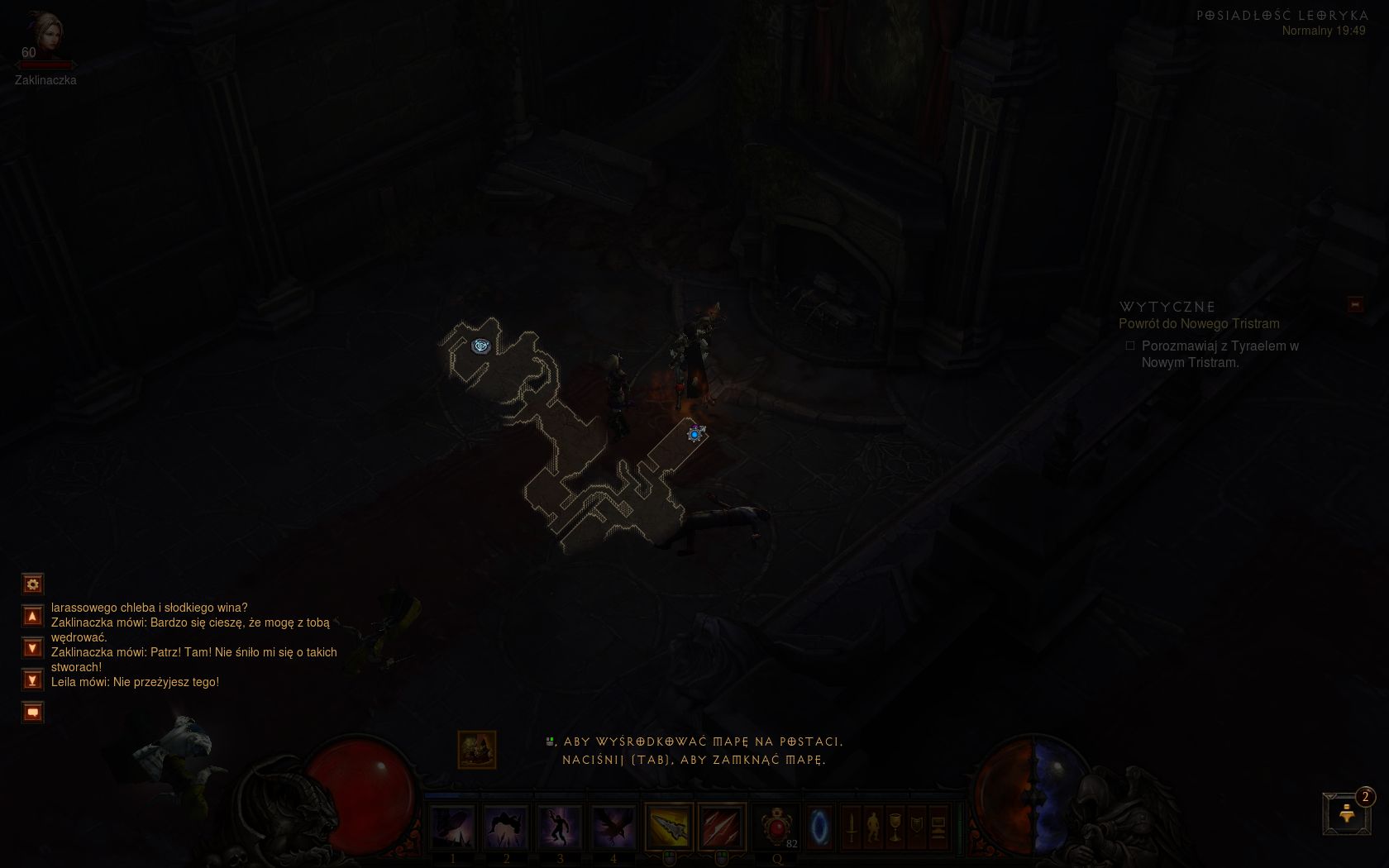Select the red slash secondary attack skill
1389x868 pixels.
click(722, 827)
